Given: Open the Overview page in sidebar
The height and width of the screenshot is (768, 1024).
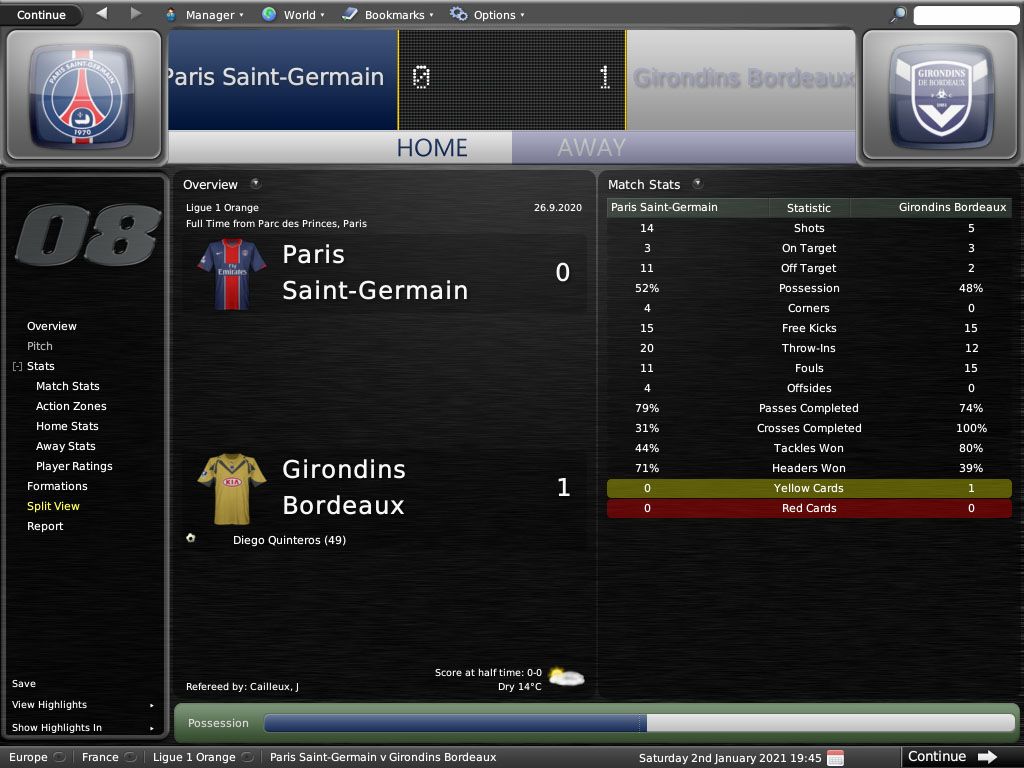Looking at the screenshot, I should tap(52, 326).
